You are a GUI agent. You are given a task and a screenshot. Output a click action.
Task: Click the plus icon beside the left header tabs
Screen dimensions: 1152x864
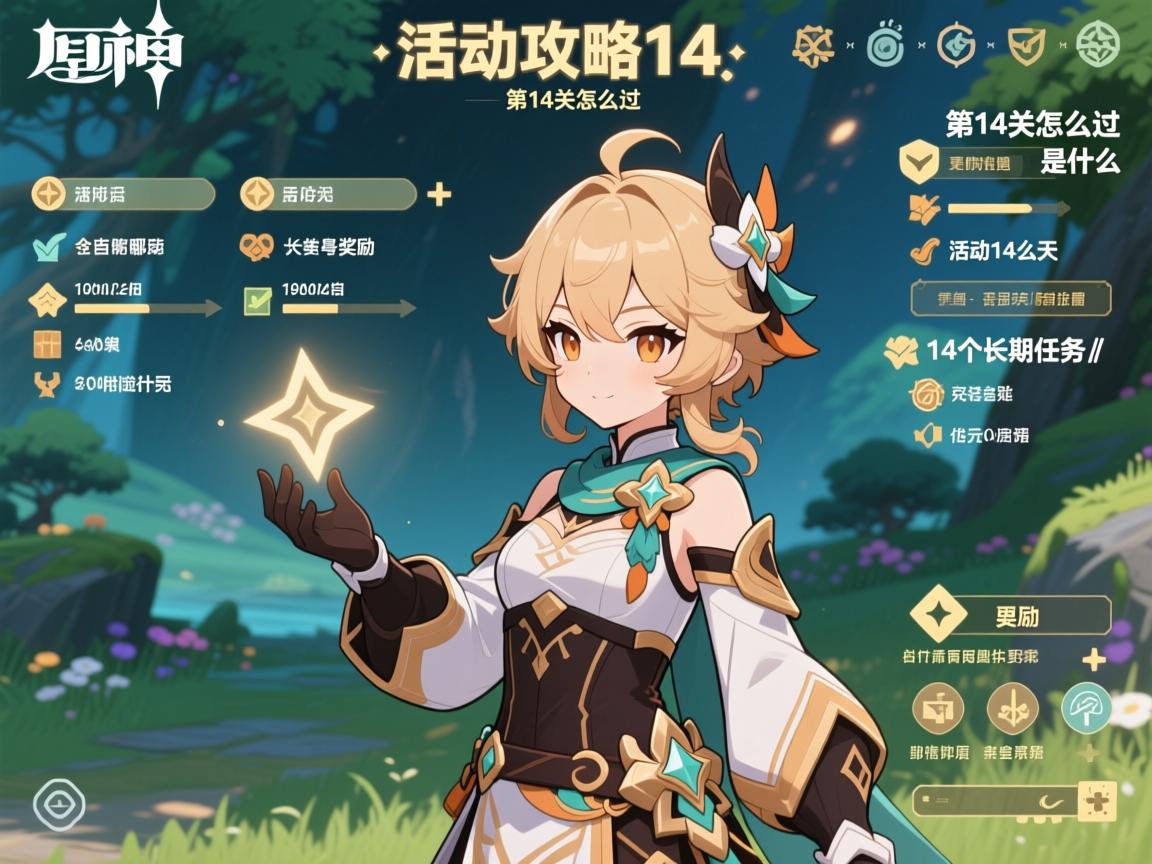438,194
